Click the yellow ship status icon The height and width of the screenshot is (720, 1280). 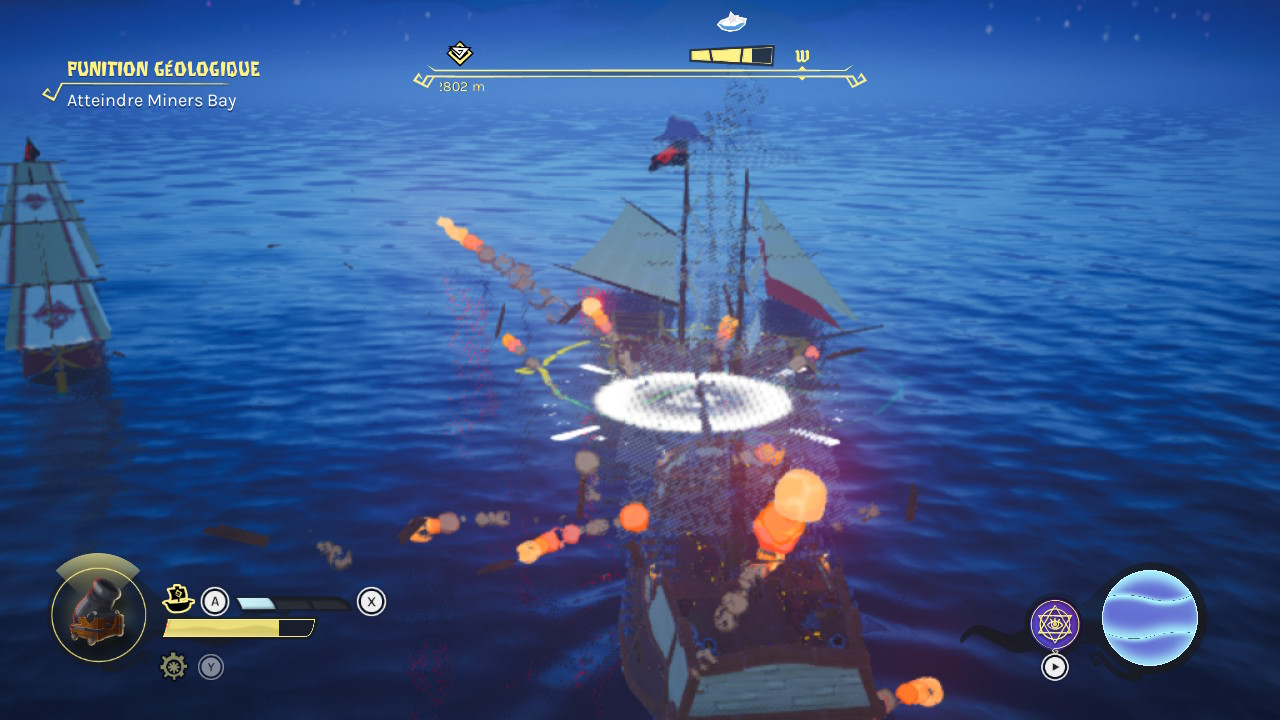[x=178, y=599]
